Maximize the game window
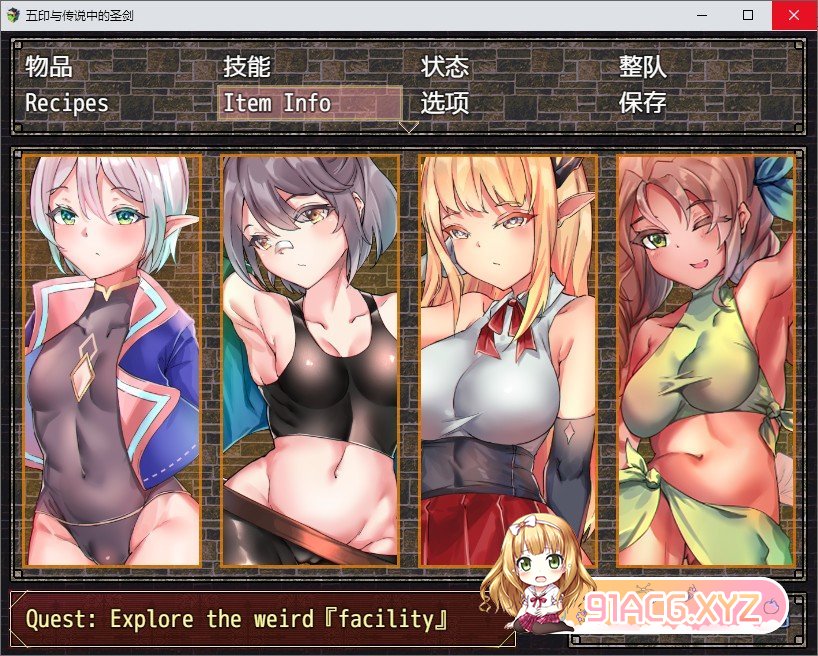This screenshot has width=818, height=656. coord(748,15)
